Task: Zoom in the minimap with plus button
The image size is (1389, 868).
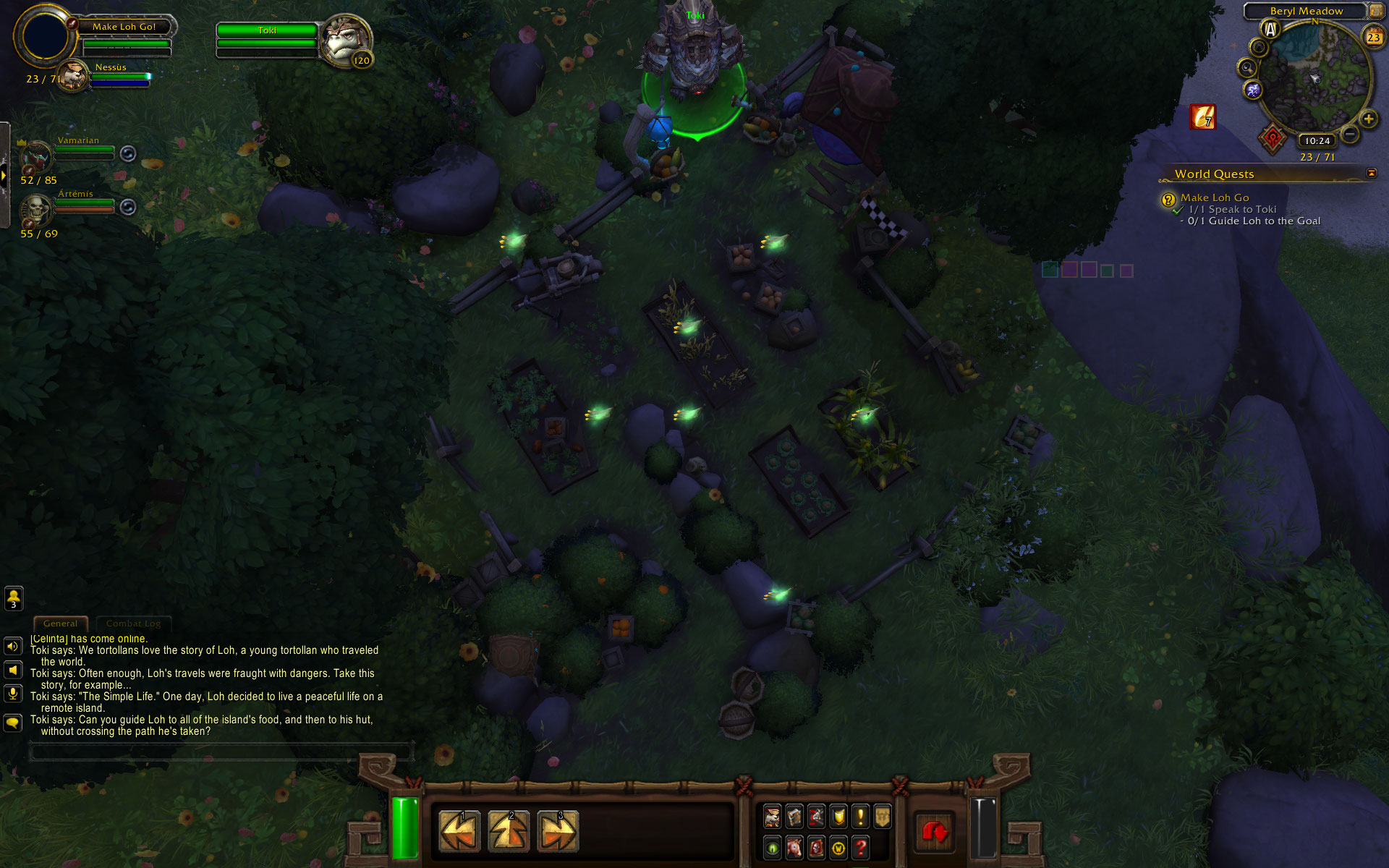Action: [x=1368, y=119]
